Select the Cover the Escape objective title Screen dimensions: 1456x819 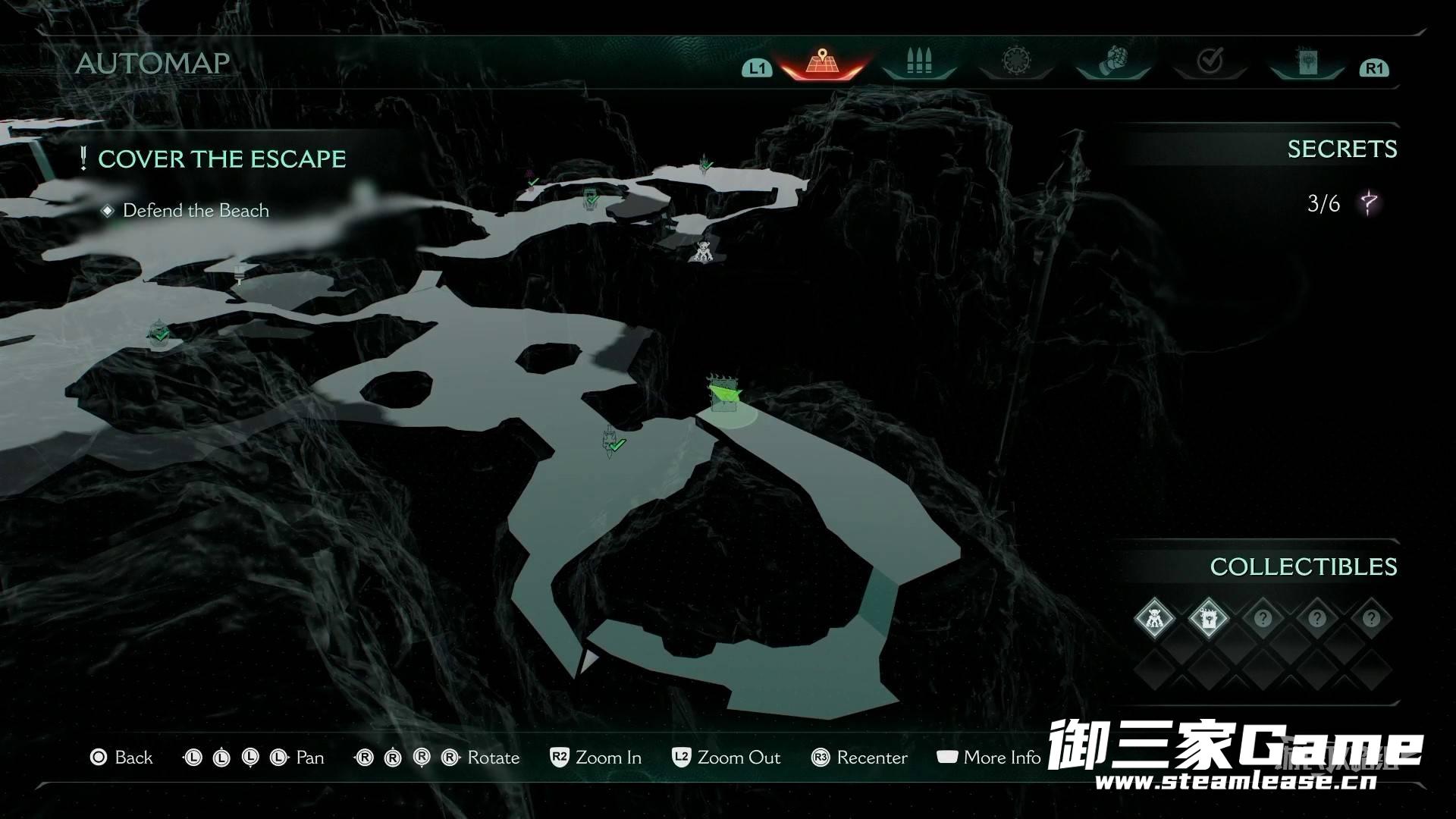221,159
